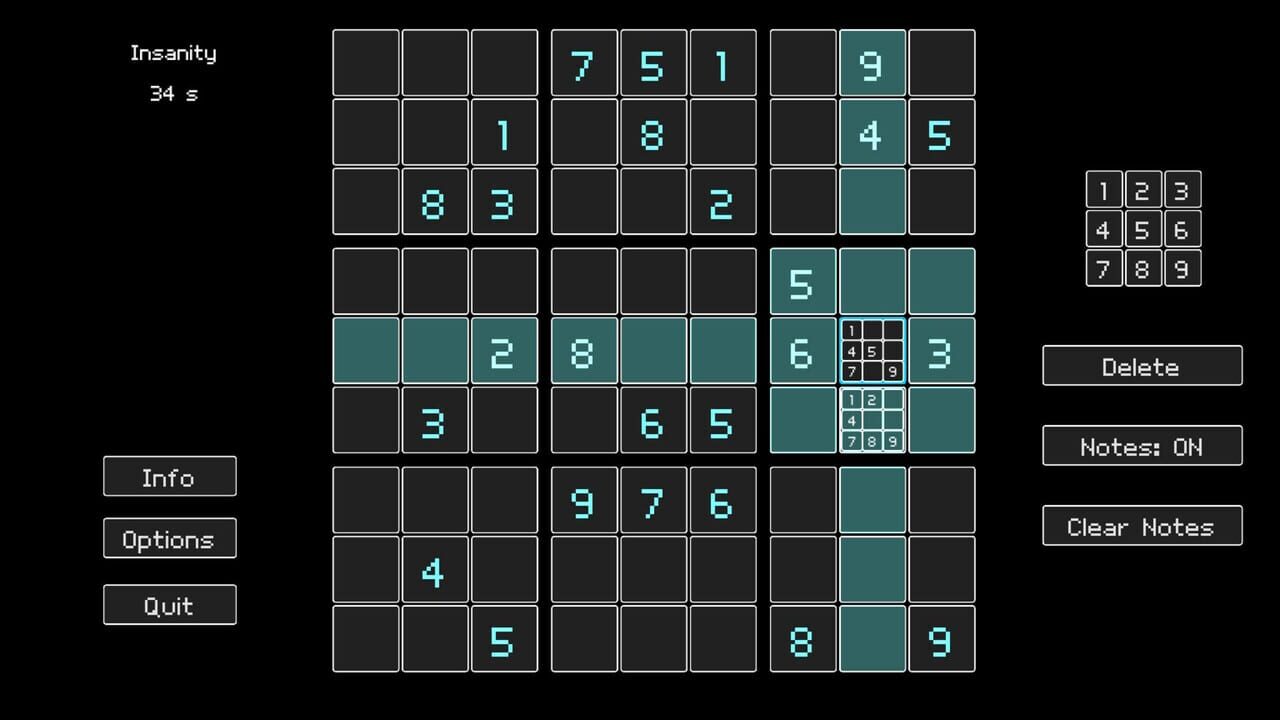Click the Insanity difficulty label
Image resolution: width=1280 pixels, height=720 pixels.
point(174,53)
